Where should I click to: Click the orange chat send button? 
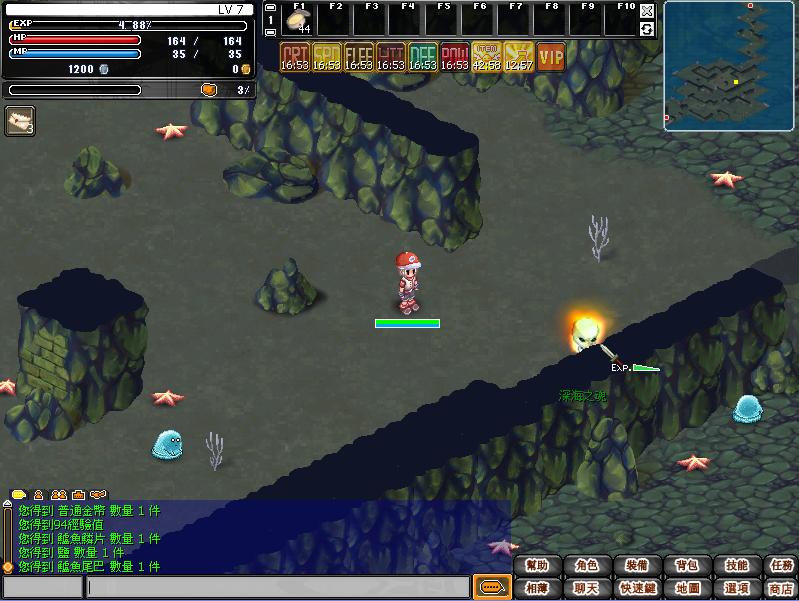point(490,587)
